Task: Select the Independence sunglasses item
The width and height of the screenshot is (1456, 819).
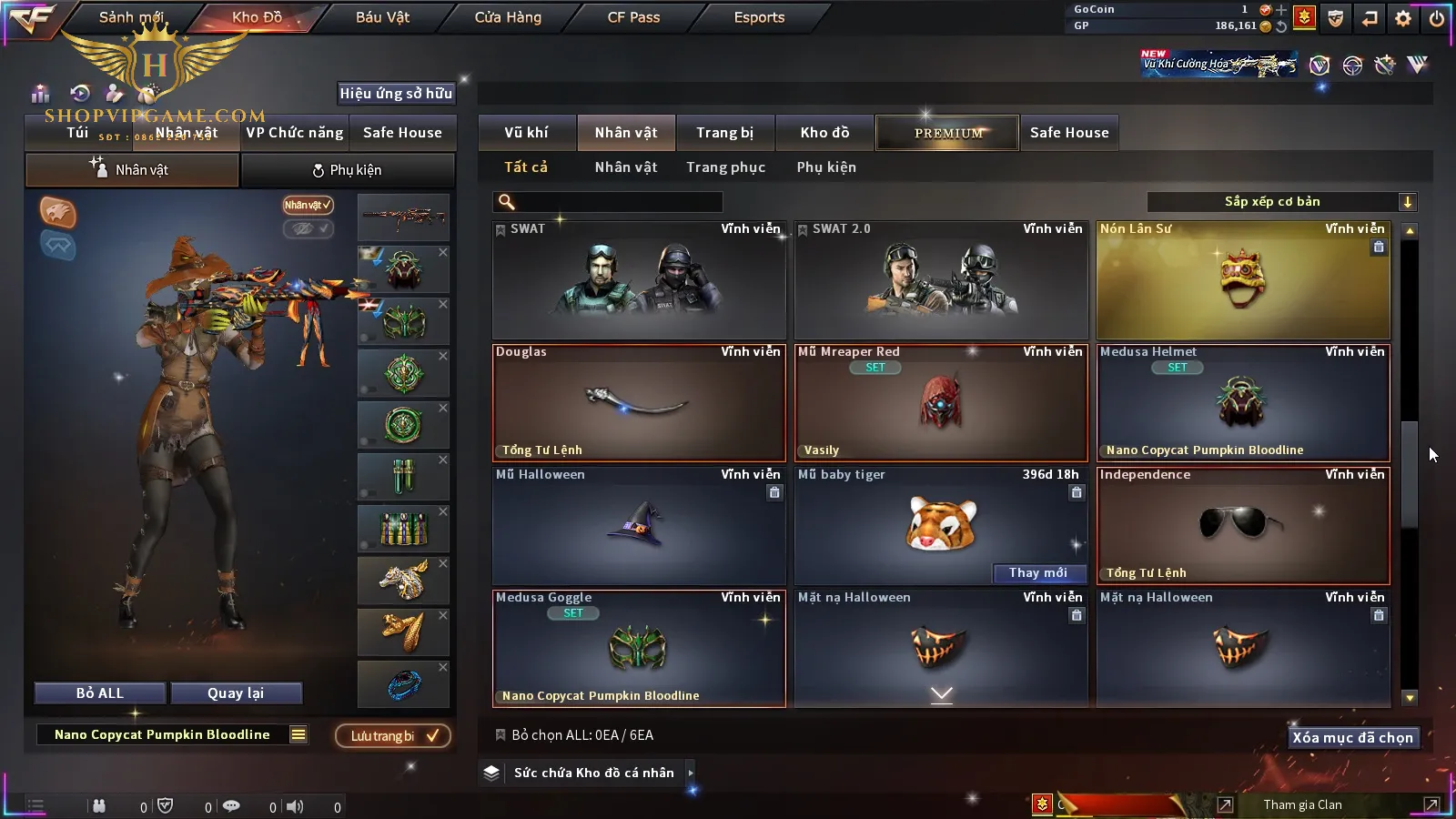Action: tap(1242, 526)
